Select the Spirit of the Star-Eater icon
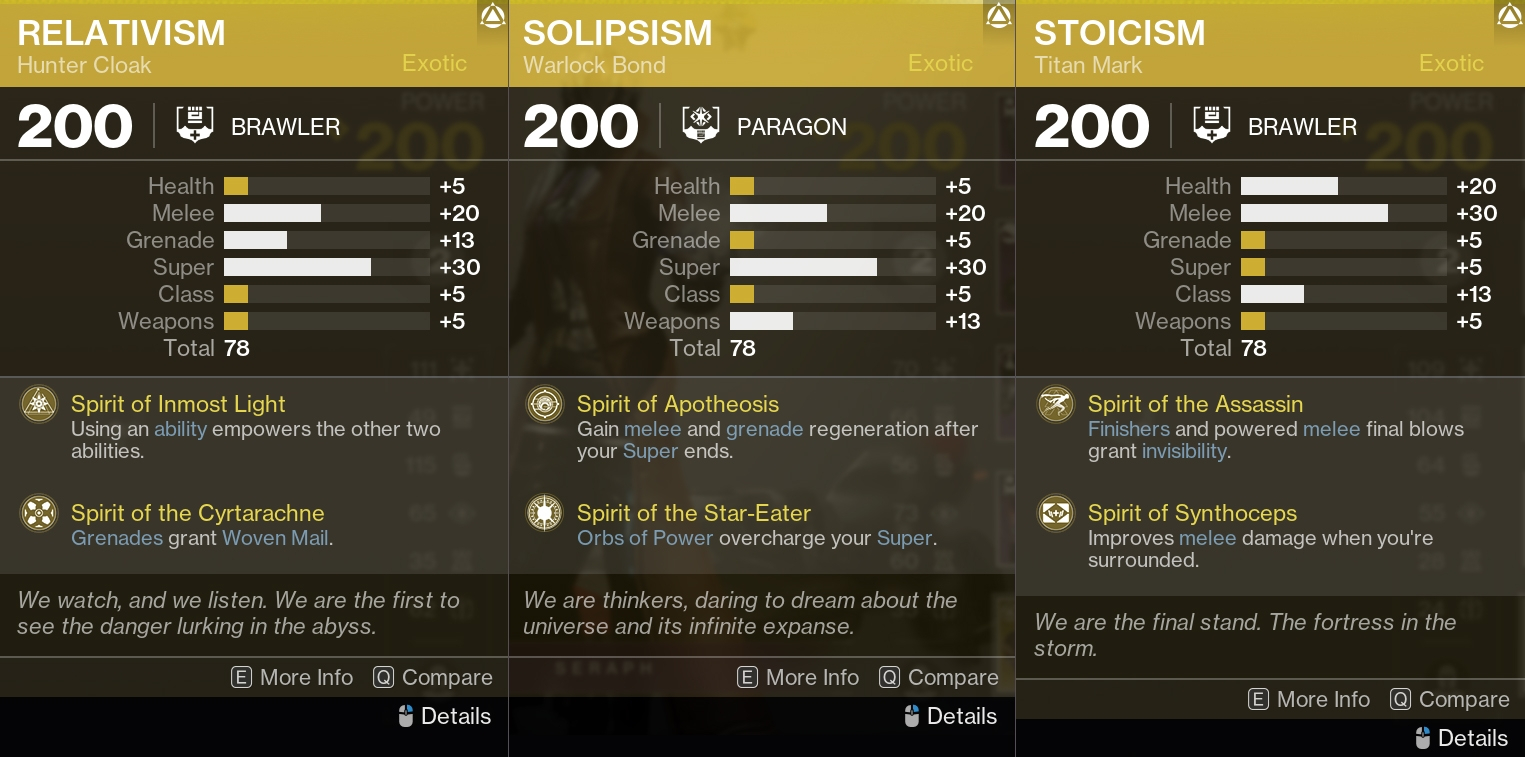 click(x=545, y=513)
